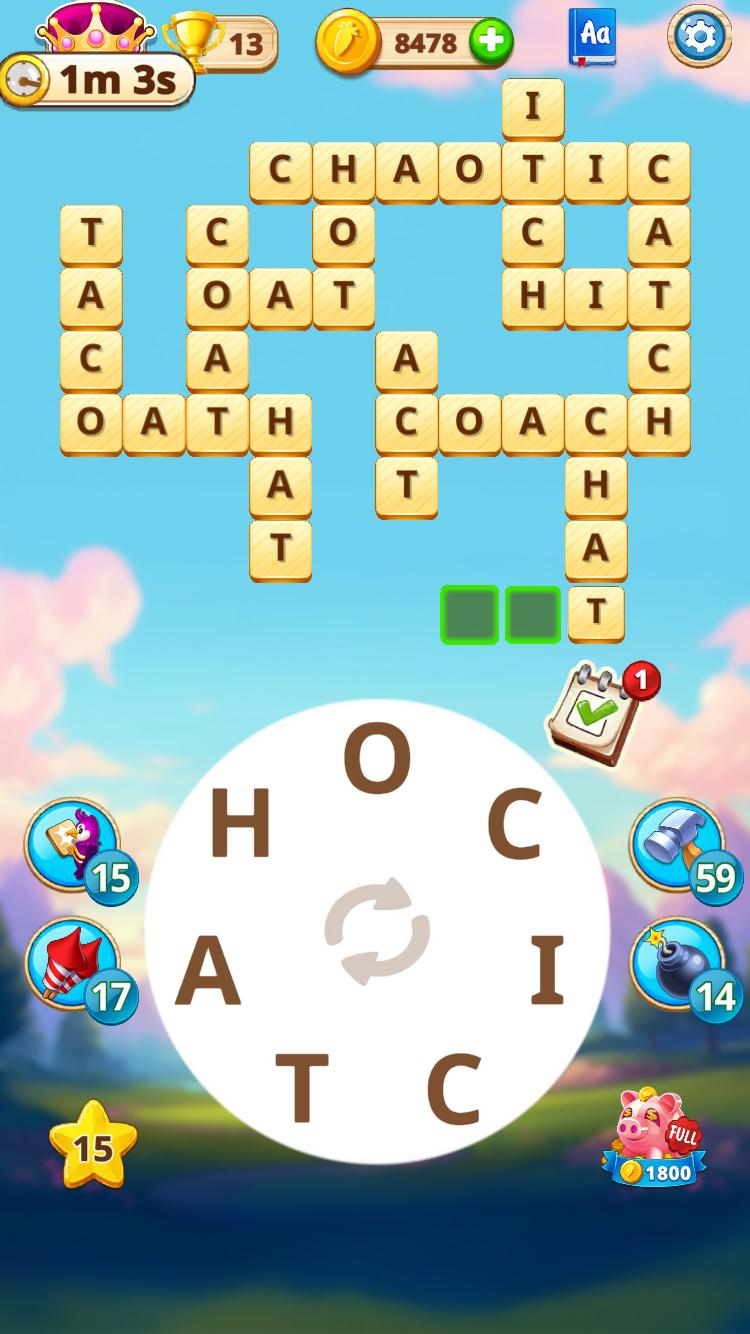The width and height of the screenshot is (750, 1334).
Task: Open the settings gear menu
Action: (699, 37)
